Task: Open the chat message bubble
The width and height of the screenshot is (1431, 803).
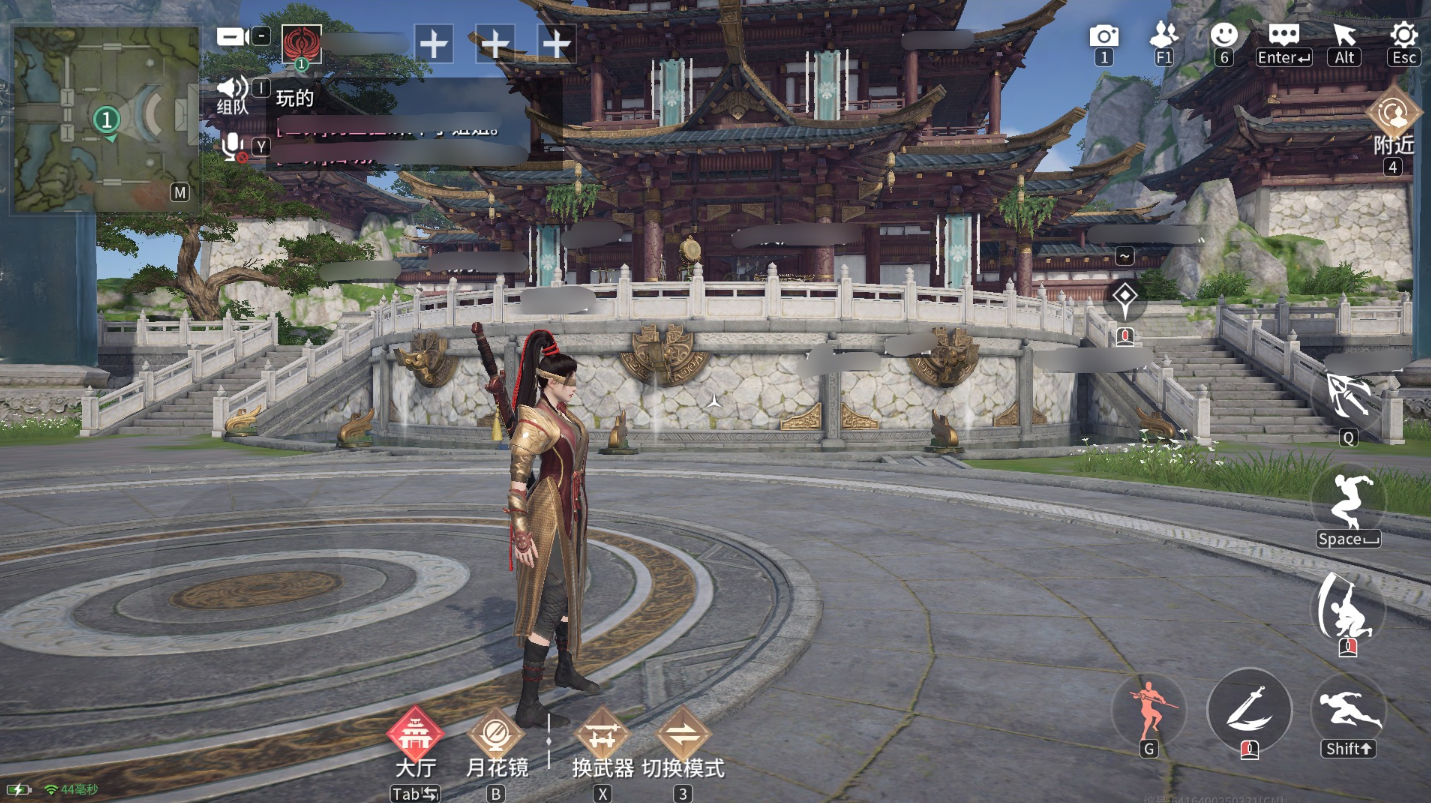Action: (x=1284, y=35)
